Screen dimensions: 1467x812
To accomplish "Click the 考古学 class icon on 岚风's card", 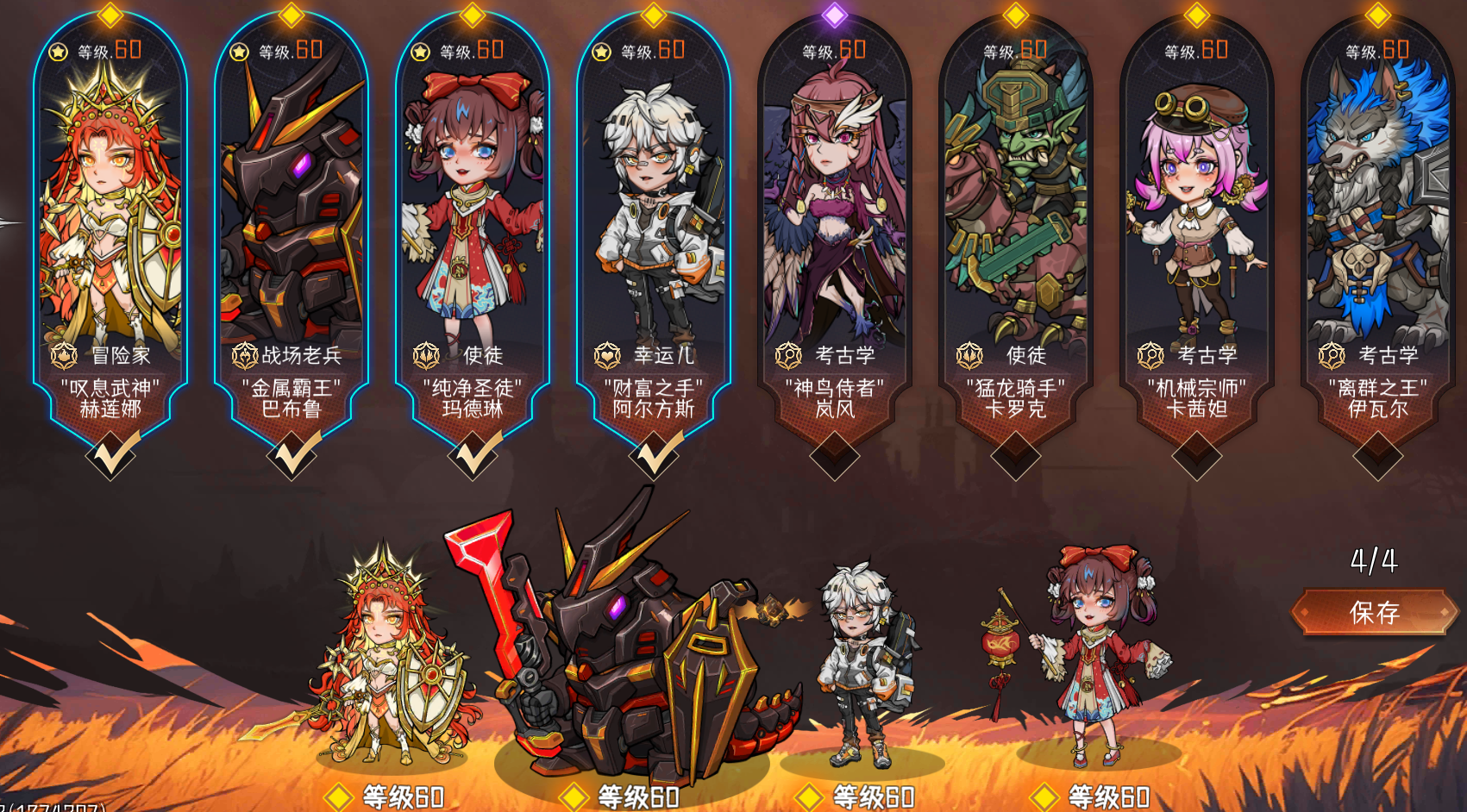I will [790, 353].
